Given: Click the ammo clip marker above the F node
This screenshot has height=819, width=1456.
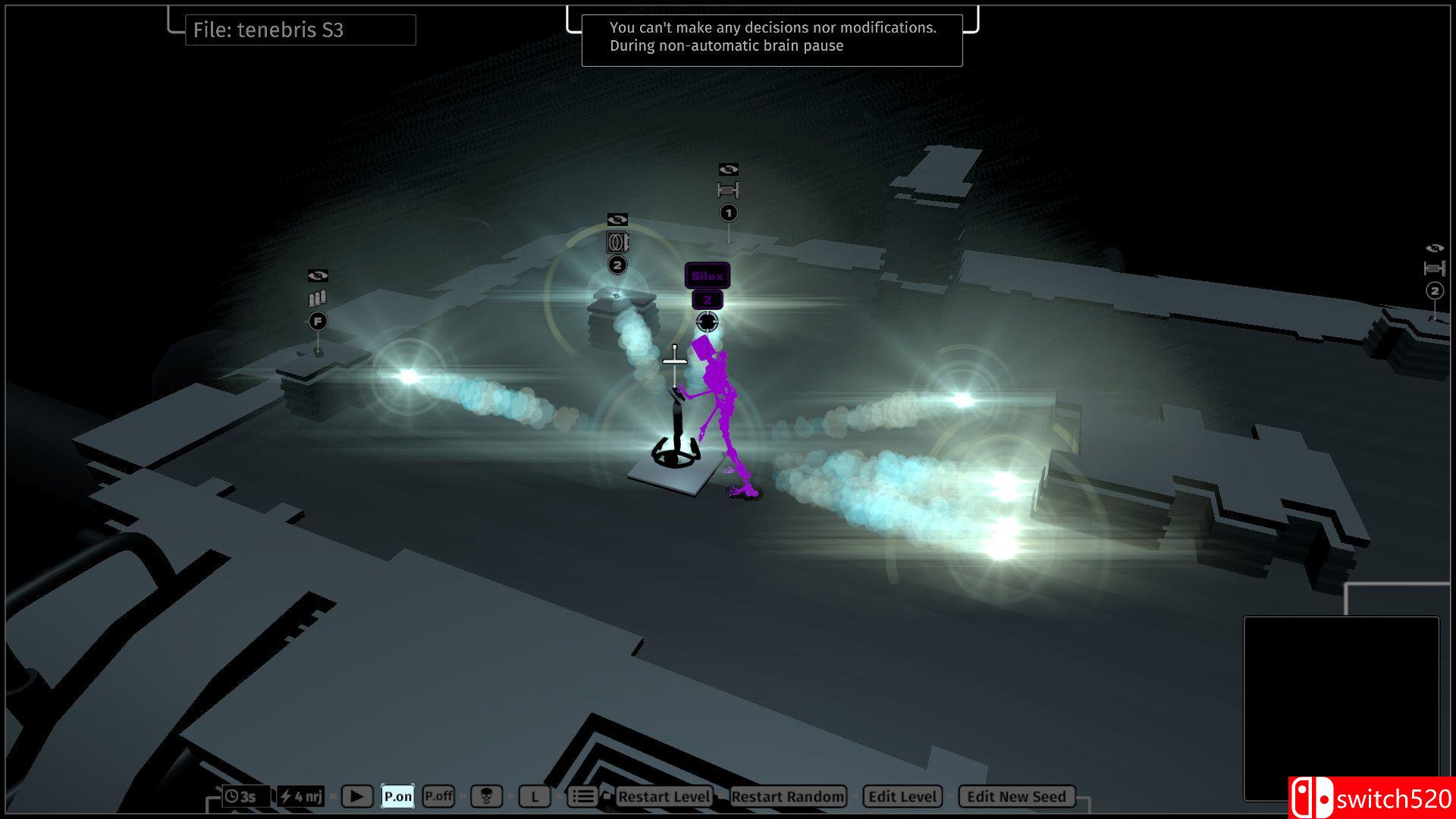Looking at the screenshot, I should click(318, 298).
